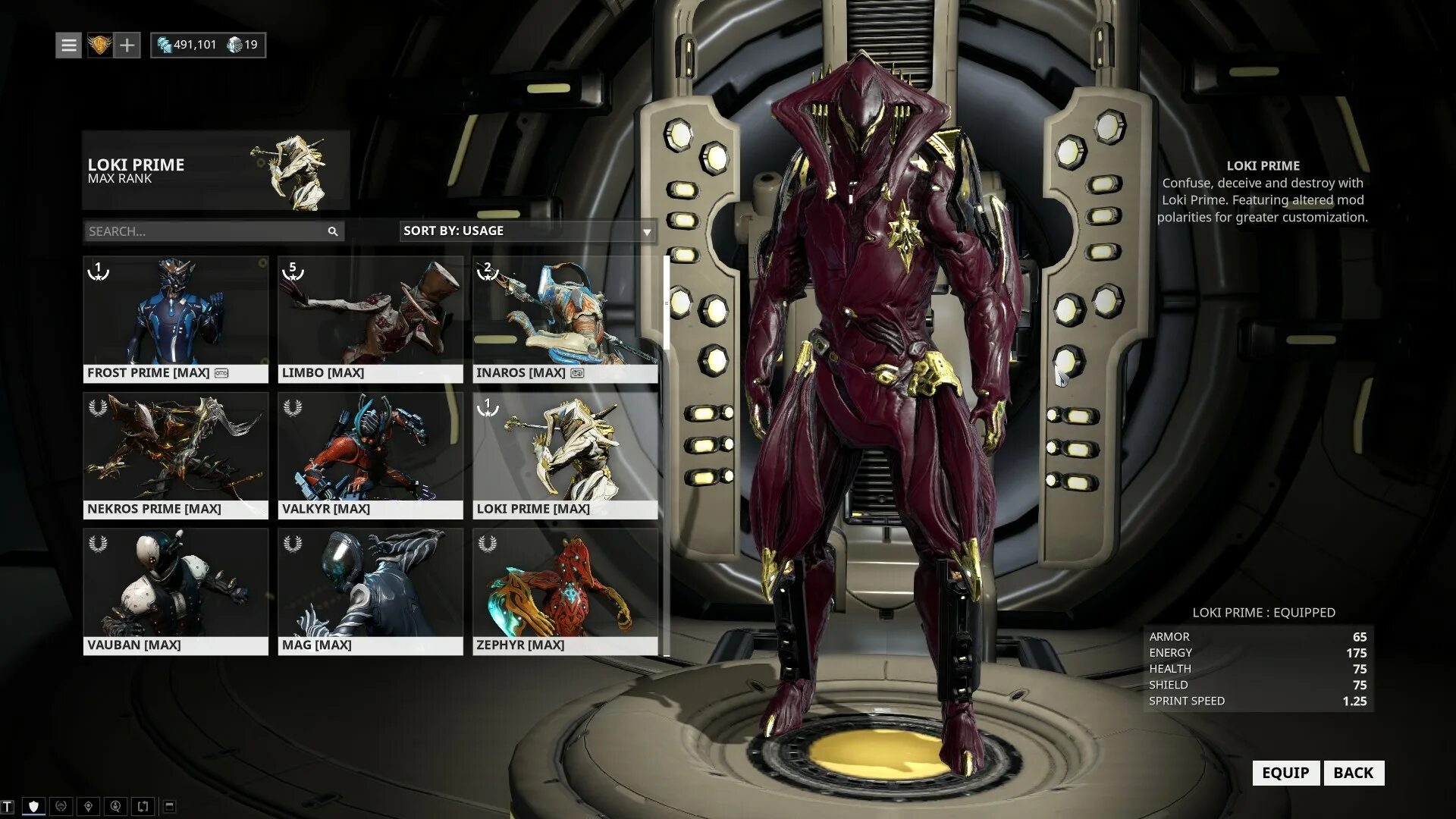Select the Zephyr warframe tile
This screenshot has width=1456, height=819.
[565, 591]
